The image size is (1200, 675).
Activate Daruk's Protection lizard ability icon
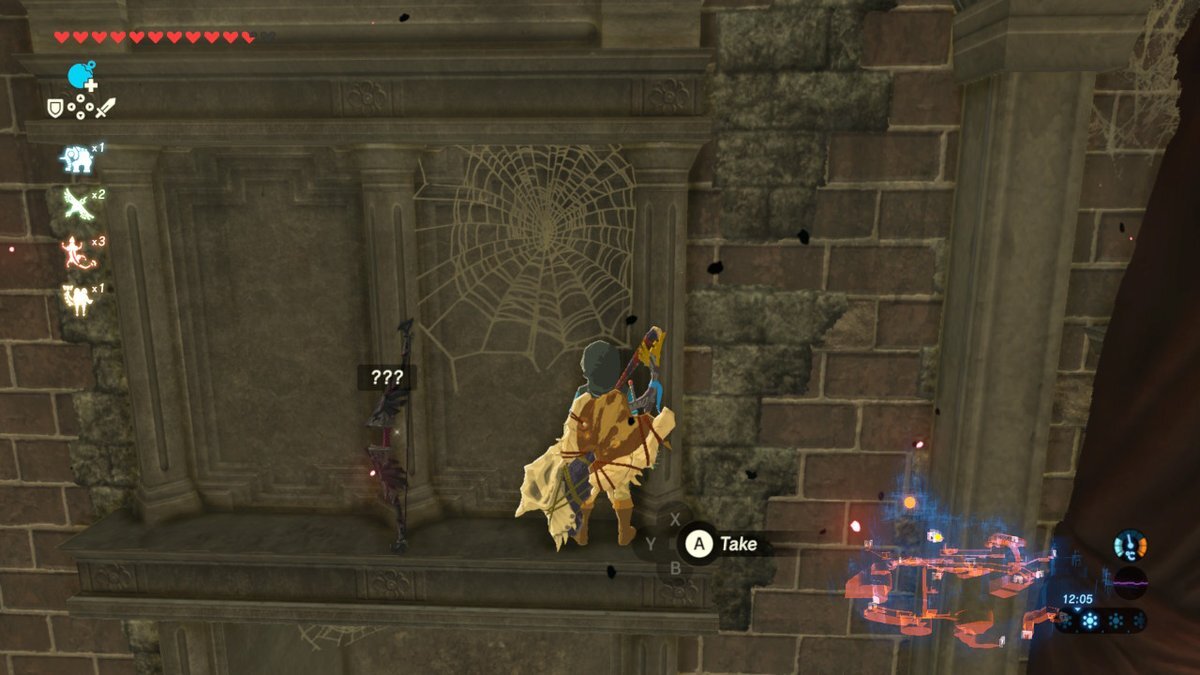point(78,251)
